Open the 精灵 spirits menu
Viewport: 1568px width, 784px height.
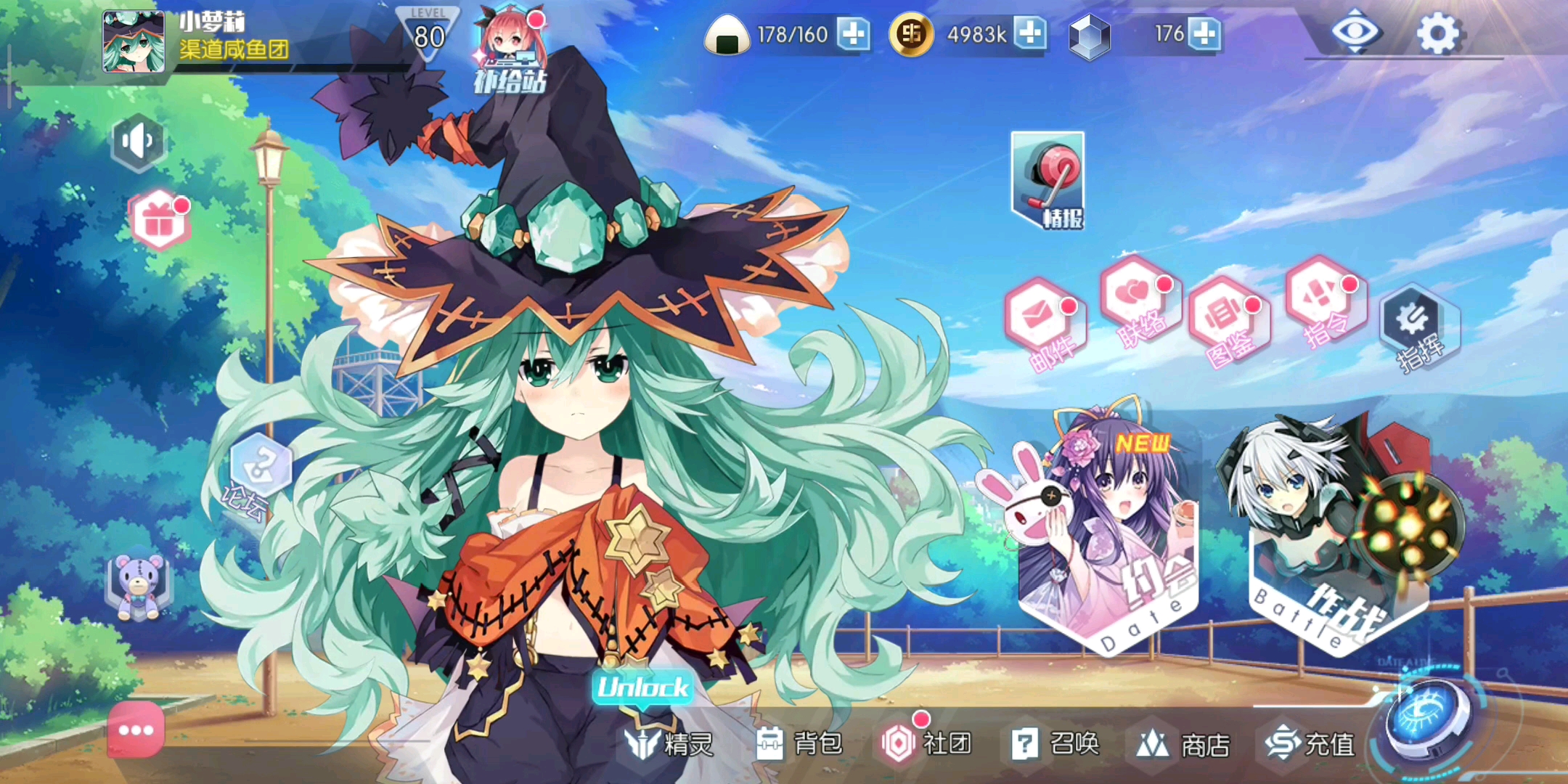669,744
